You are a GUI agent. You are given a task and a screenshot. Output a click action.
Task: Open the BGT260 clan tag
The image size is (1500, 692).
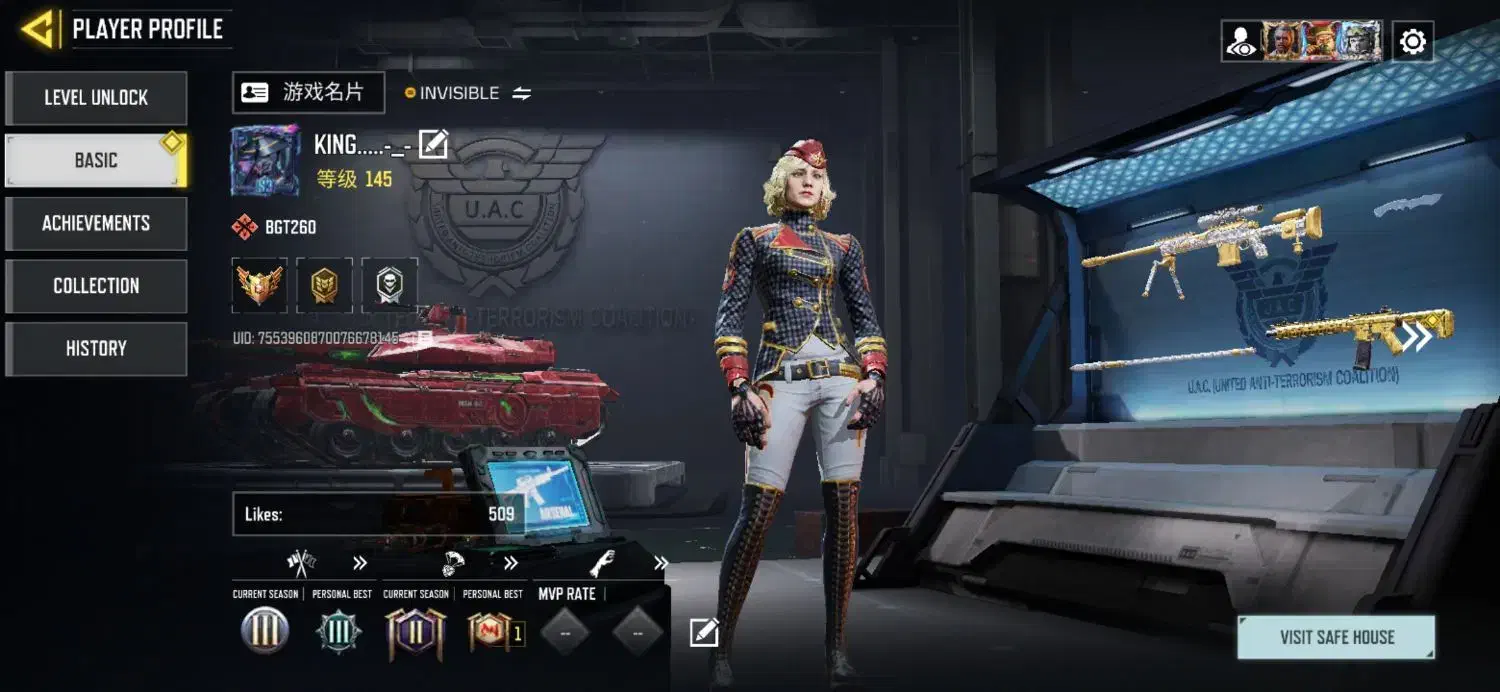coord(275,227)
